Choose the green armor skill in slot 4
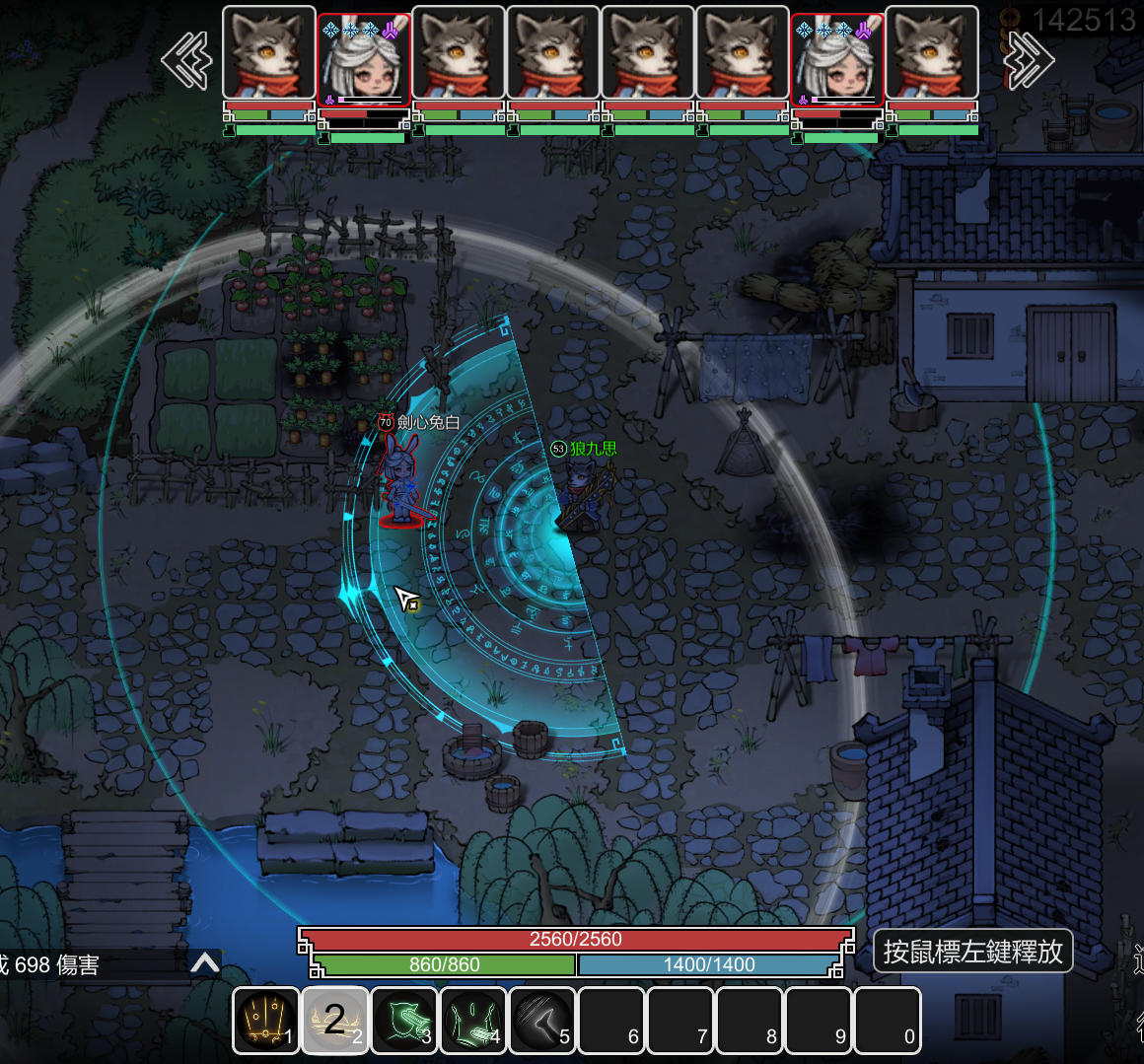1144x1064 pixels. point(473,1021)
